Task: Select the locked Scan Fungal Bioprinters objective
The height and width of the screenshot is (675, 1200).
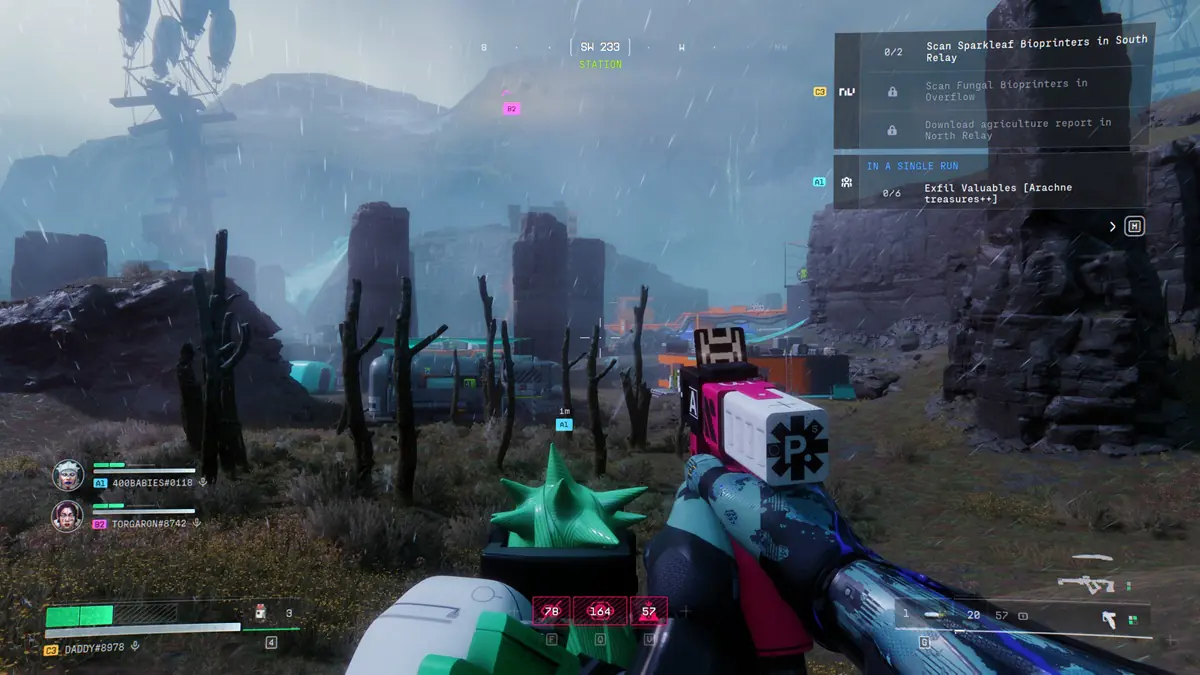Action: tap(1005, 91)
